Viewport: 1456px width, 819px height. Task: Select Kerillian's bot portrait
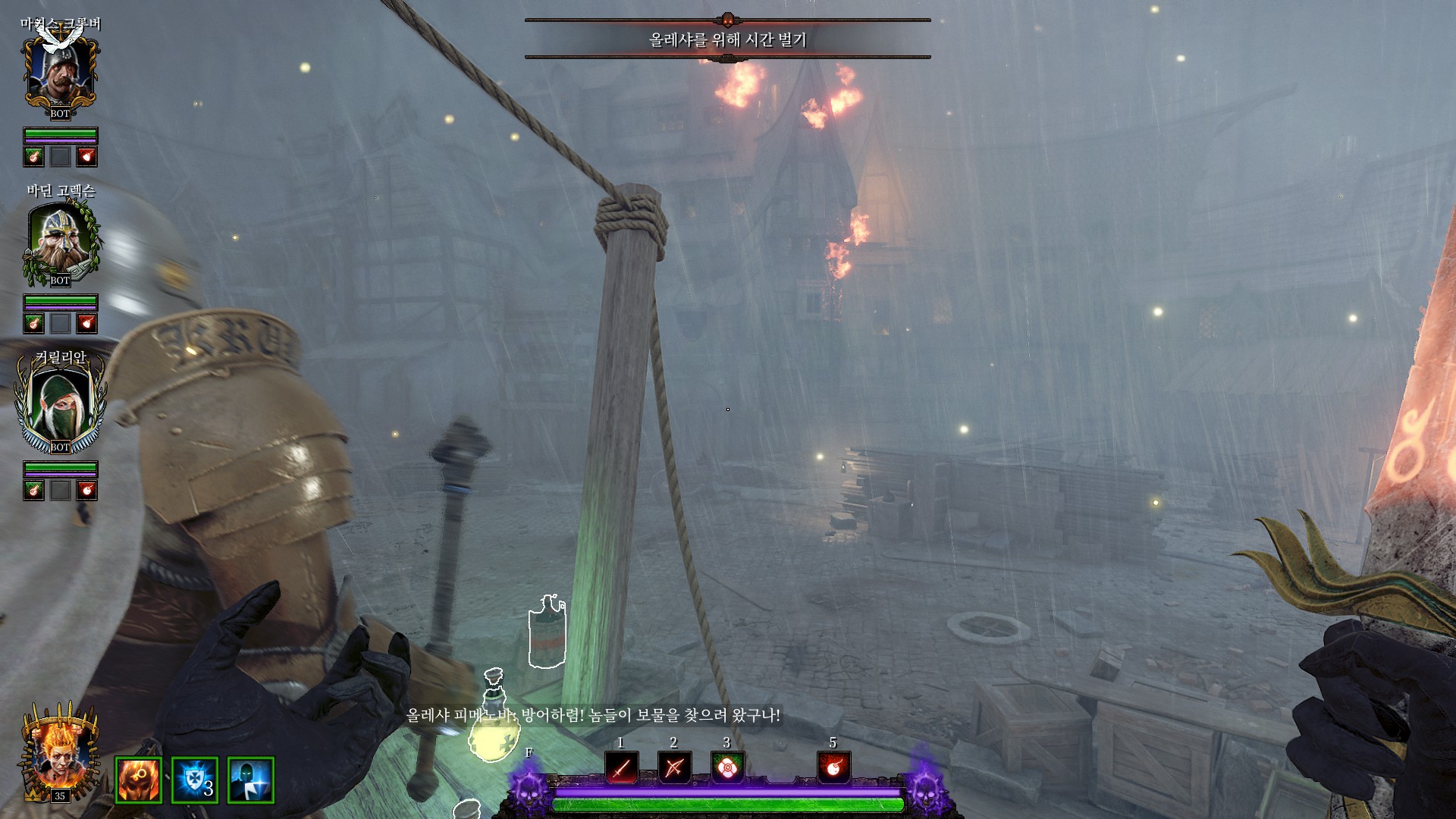tap(60, 407)
